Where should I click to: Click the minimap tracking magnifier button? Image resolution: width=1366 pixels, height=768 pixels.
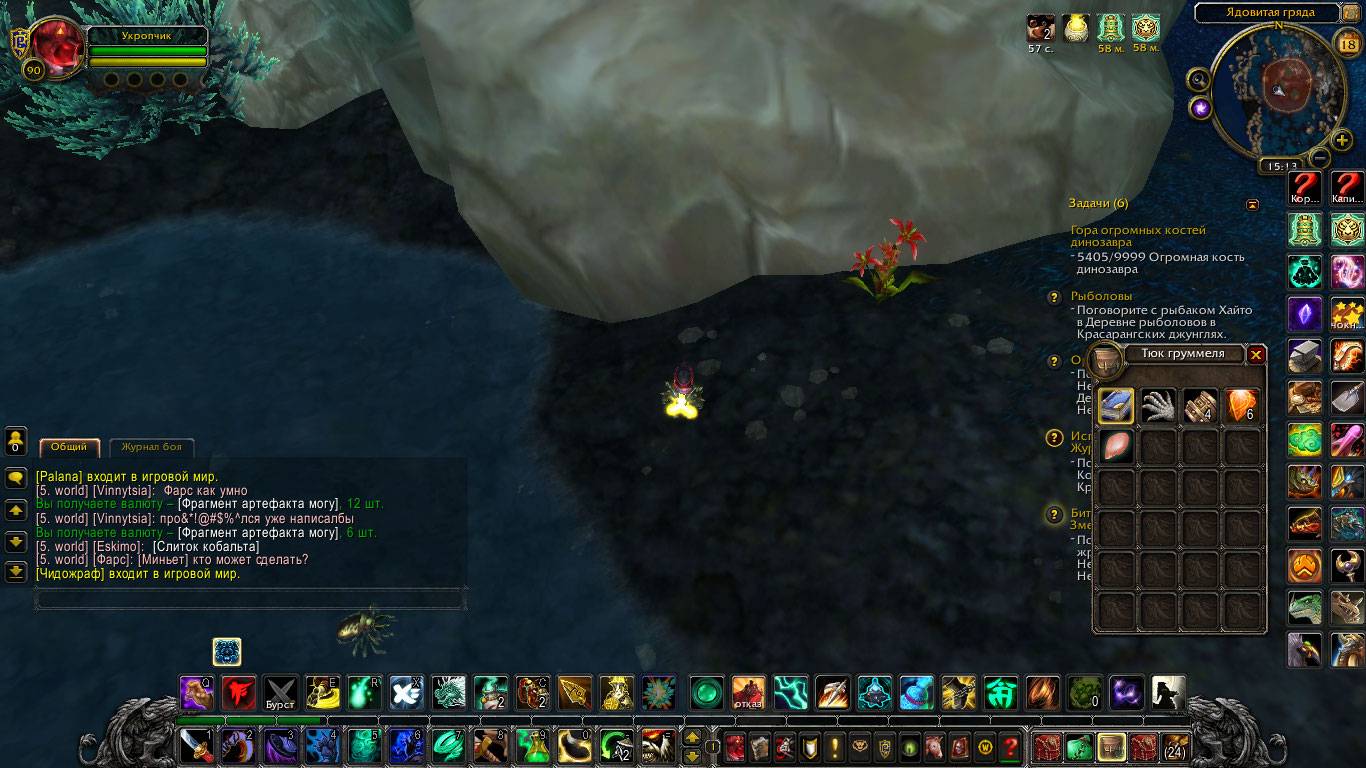coord(1199,79)
